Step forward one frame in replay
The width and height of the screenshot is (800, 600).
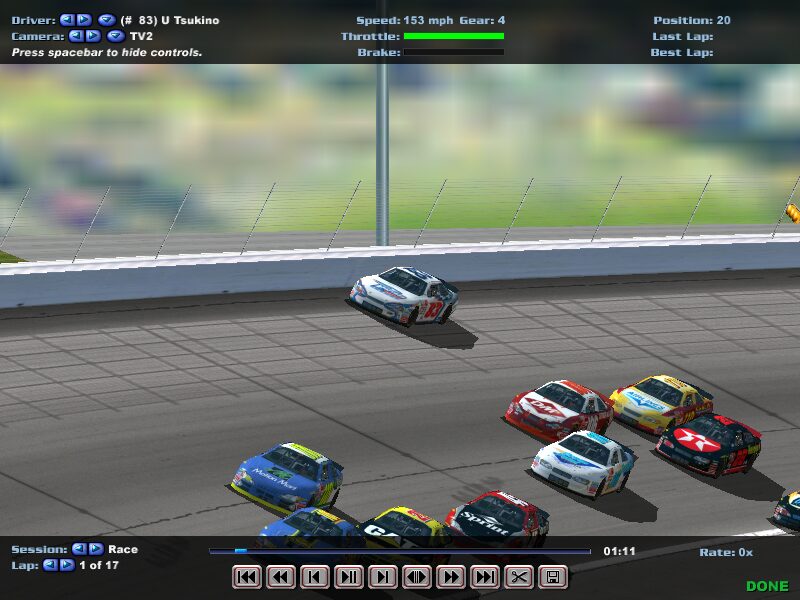(383, 577)
